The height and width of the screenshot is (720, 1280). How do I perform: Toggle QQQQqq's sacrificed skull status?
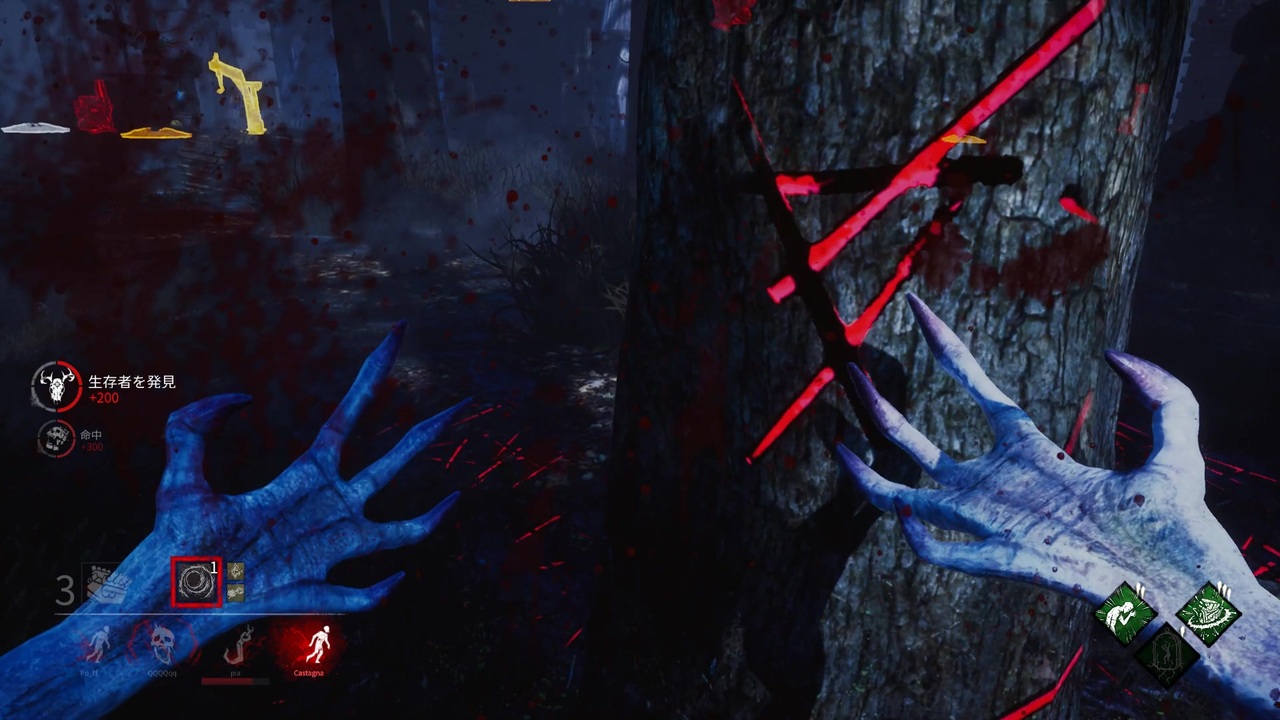162,645
